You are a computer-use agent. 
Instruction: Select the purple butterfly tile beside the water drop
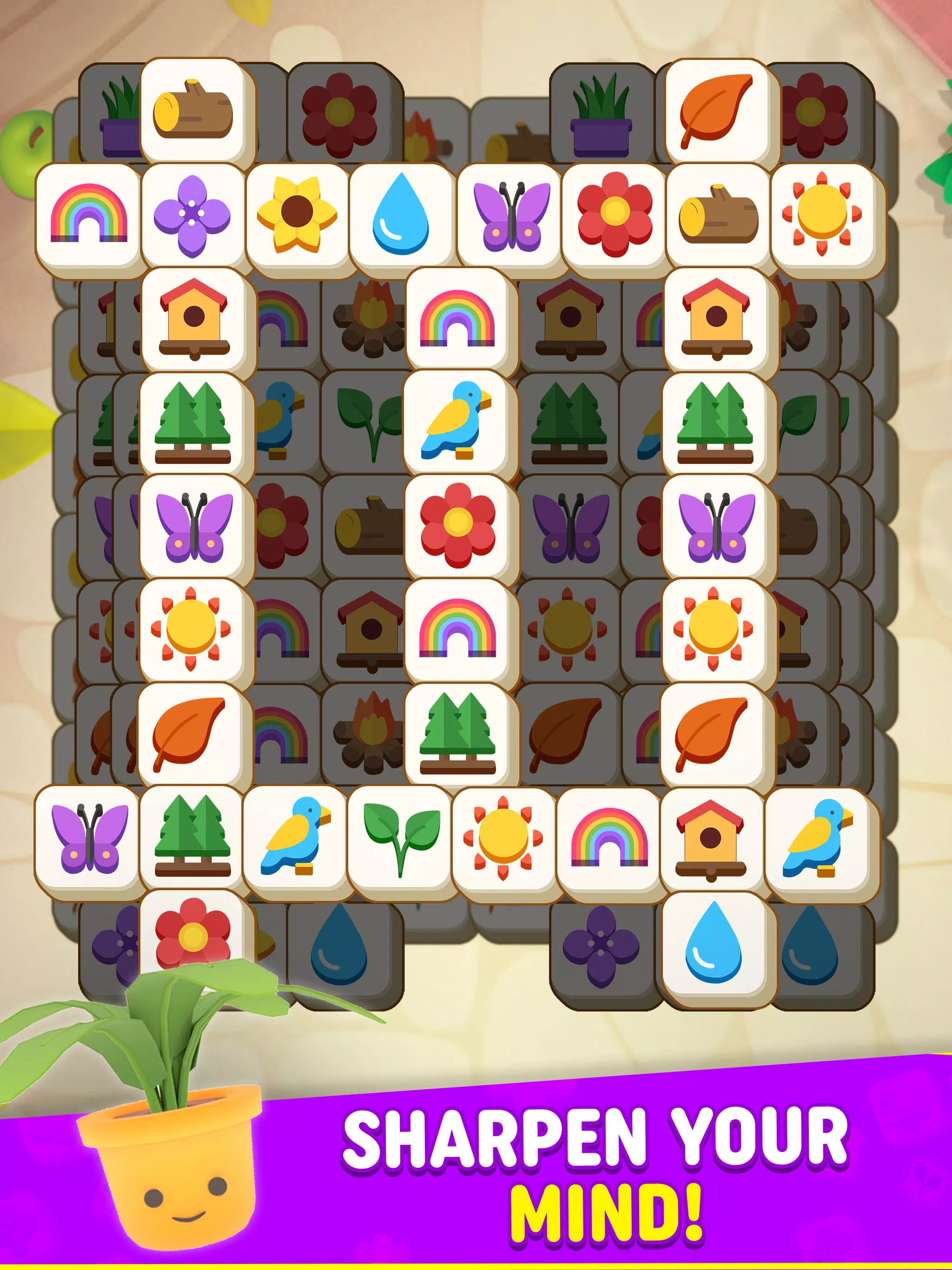tap(511, 217)
